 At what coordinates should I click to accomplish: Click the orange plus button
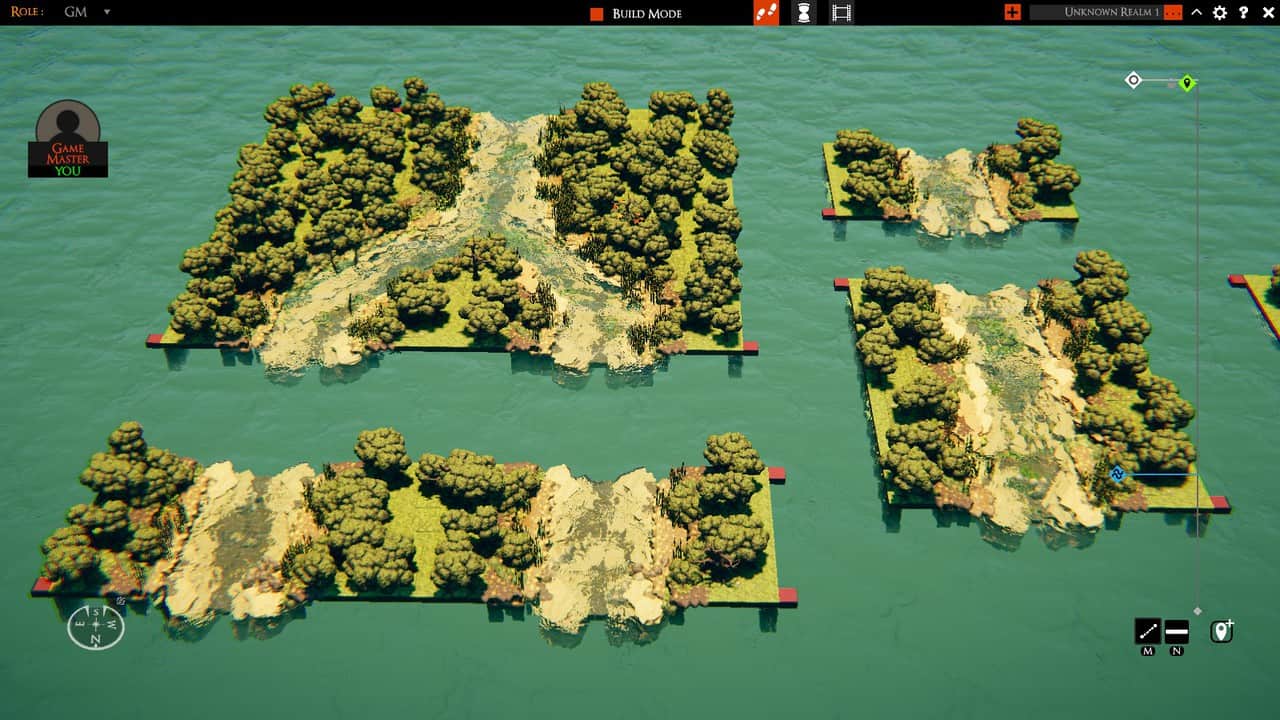pyautogui.click(x=1013, y=13)
